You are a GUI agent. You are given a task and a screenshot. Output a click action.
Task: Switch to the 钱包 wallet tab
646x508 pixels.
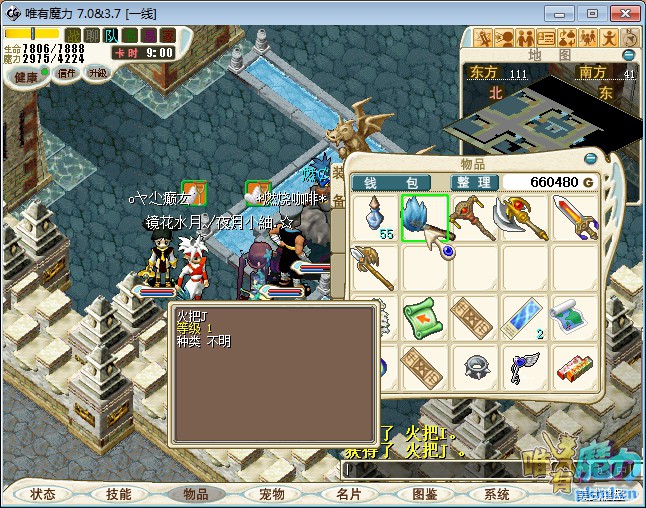click(x=383, y=182)
